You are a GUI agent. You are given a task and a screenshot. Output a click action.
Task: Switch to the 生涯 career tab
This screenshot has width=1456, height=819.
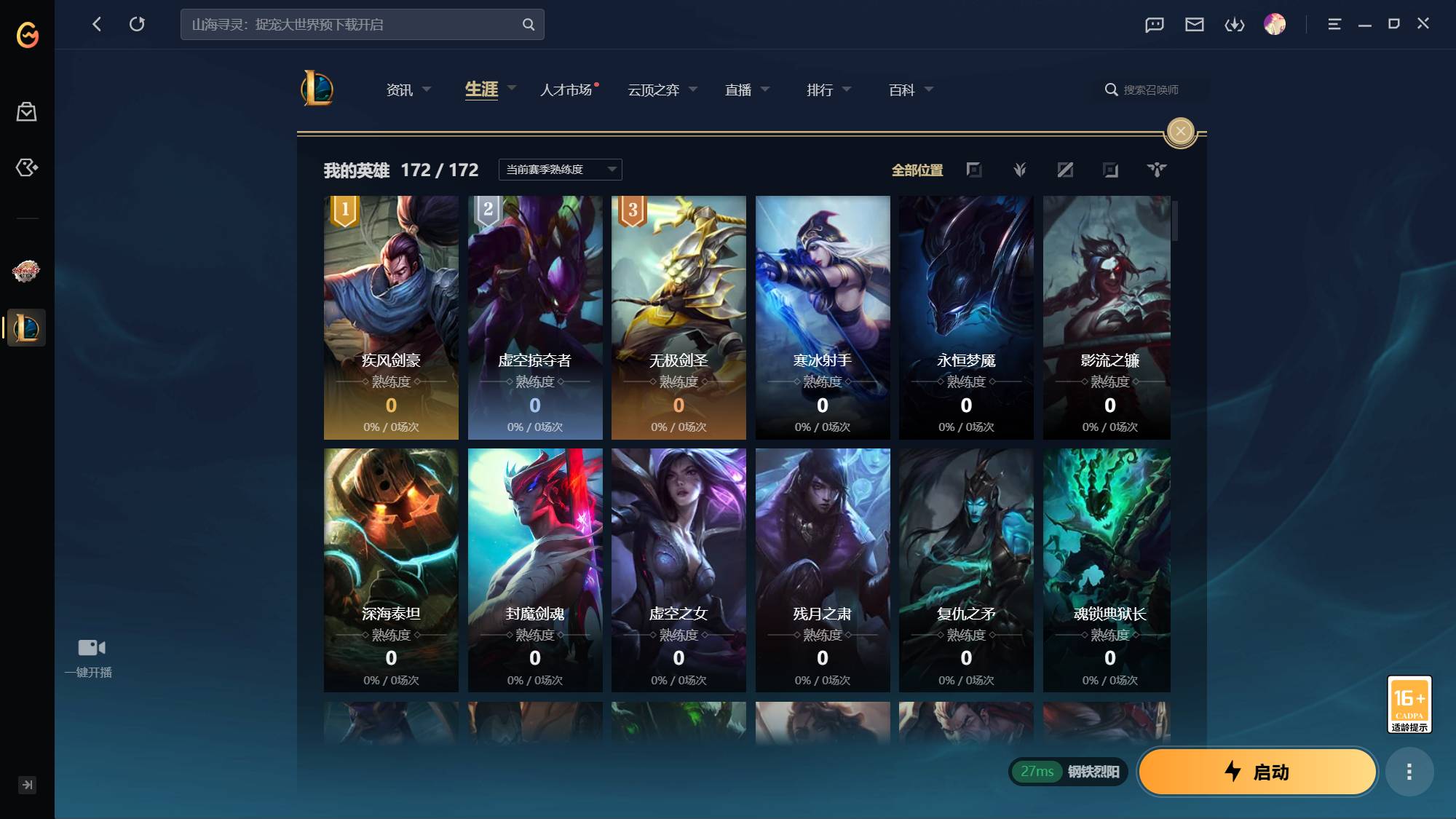coord(482,90)
